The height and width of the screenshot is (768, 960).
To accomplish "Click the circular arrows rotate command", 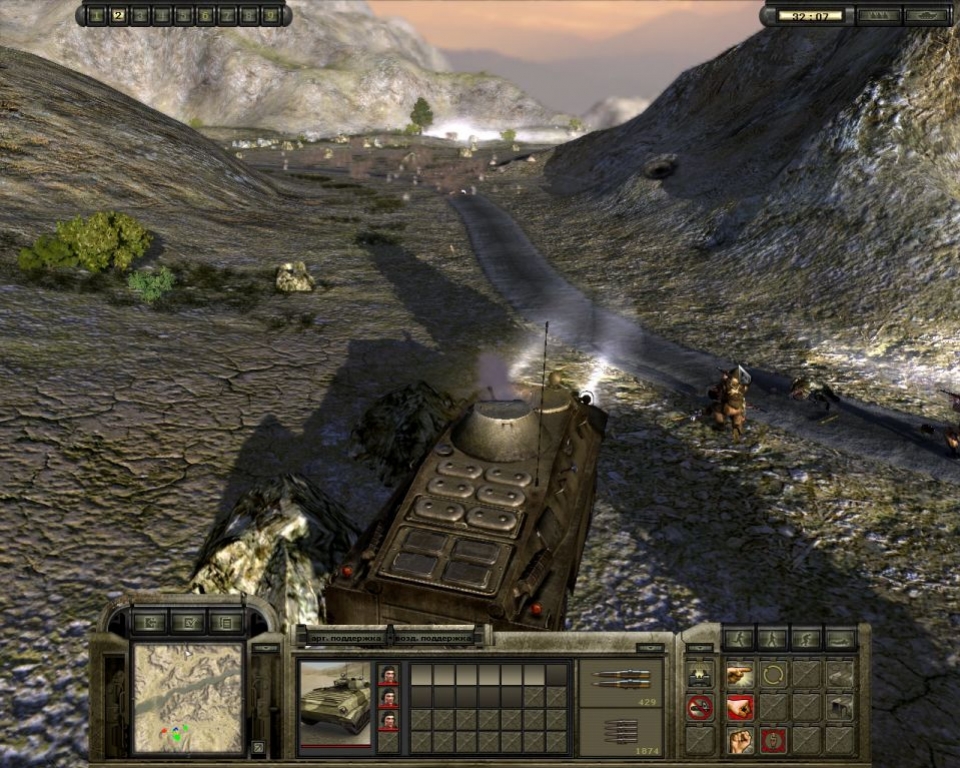I will 773,674.
